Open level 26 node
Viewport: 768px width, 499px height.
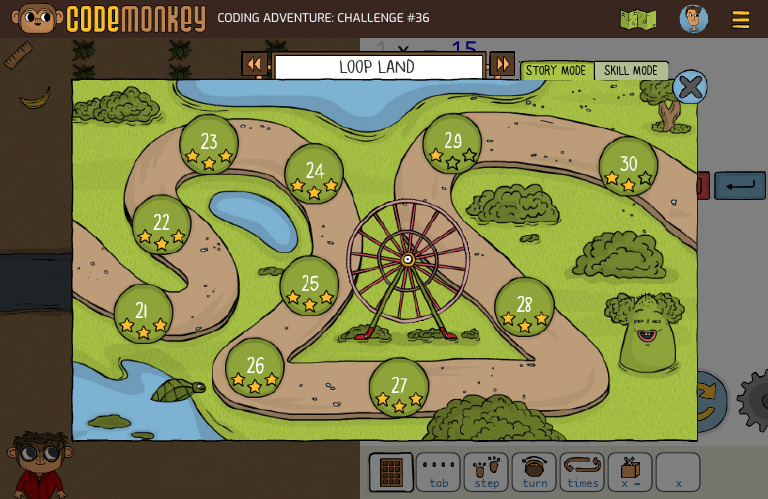255,368
